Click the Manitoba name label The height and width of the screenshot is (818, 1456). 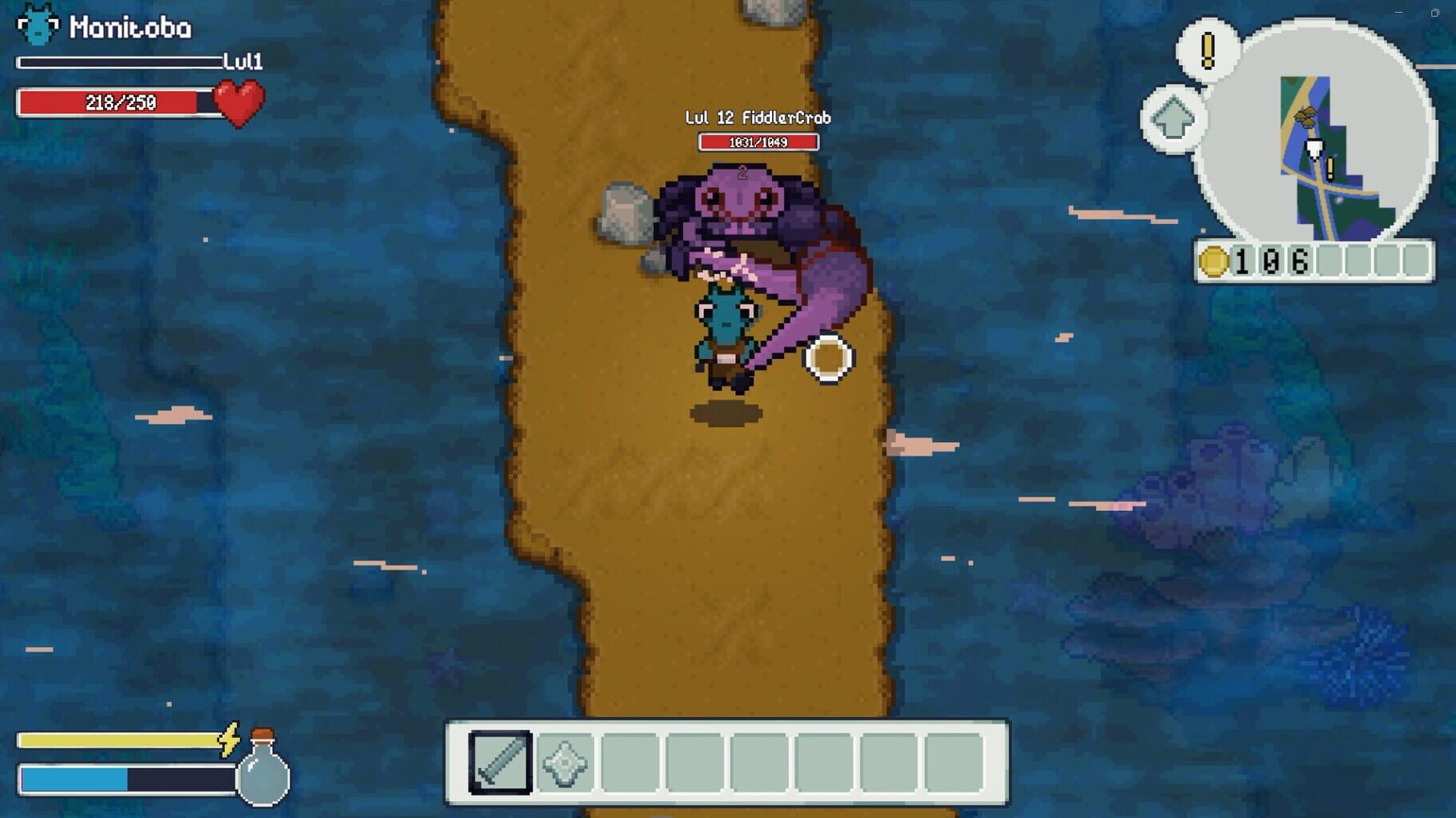coord(130,26)
